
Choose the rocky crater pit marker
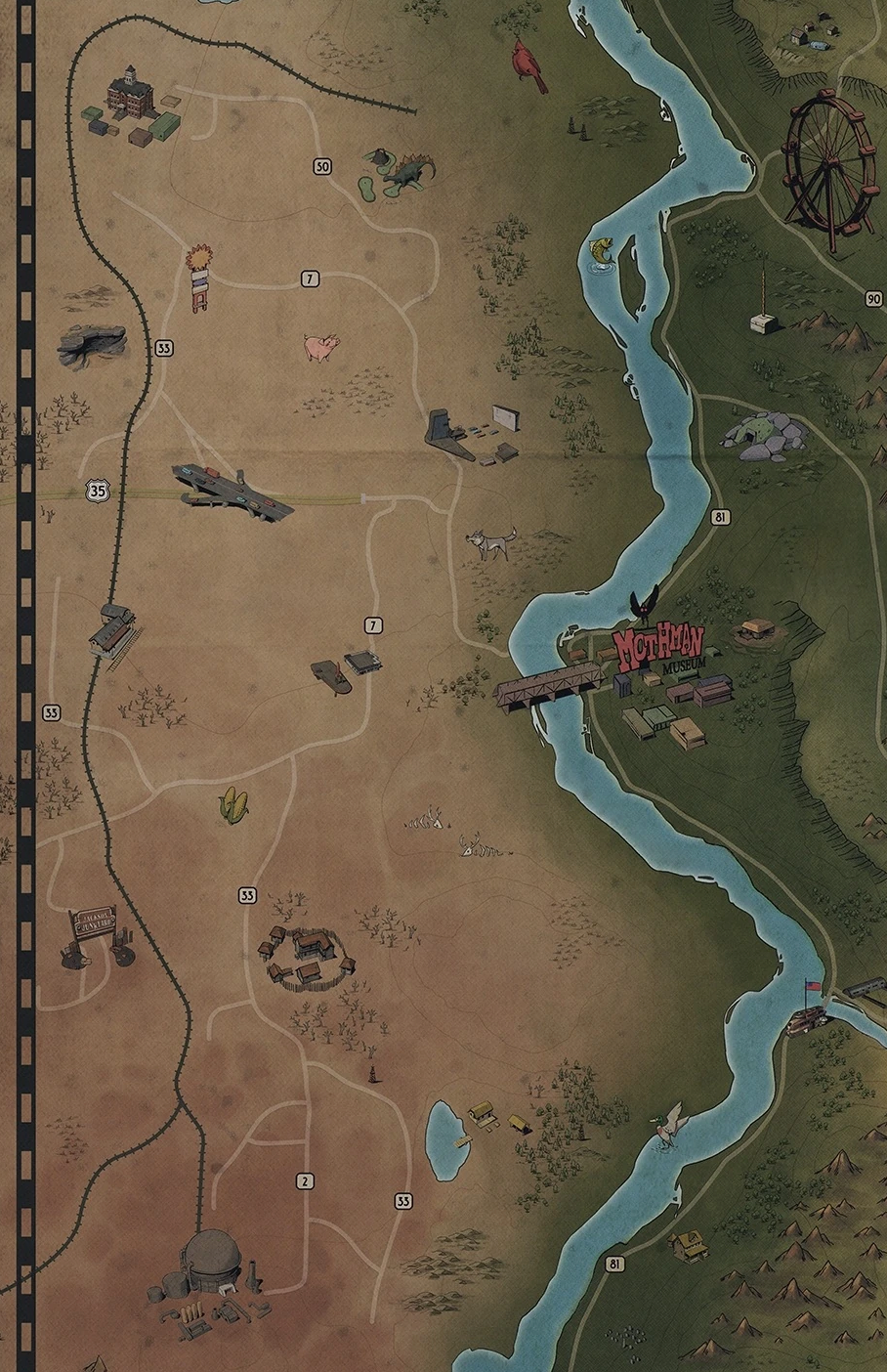(x=92, y=343)
